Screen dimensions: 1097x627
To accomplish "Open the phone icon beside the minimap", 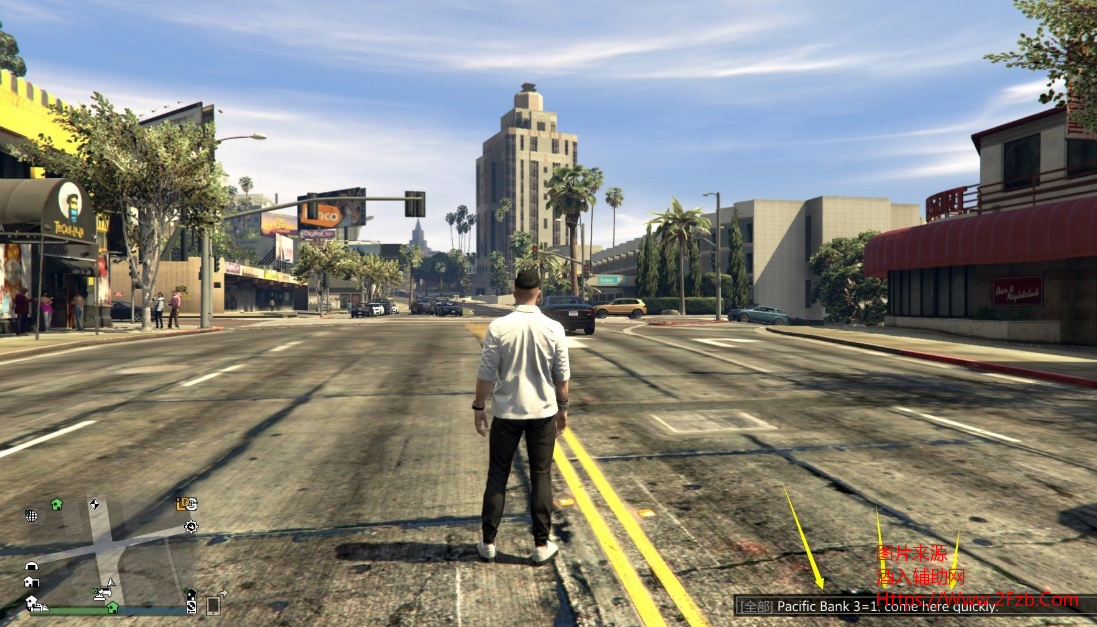I will (x=213, y=604).
